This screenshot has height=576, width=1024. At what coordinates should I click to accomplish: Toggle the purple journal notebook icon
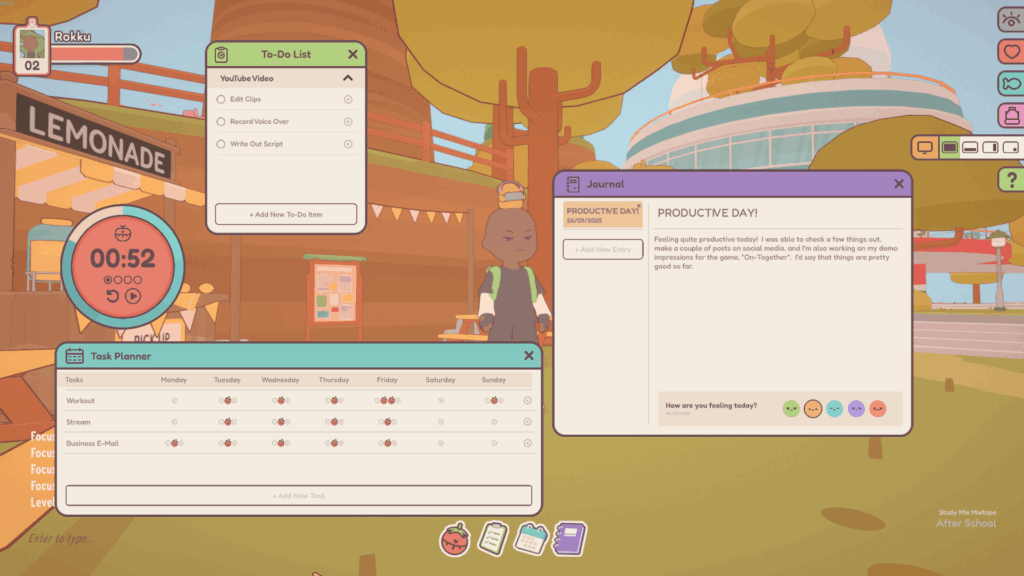pos(570,539)
